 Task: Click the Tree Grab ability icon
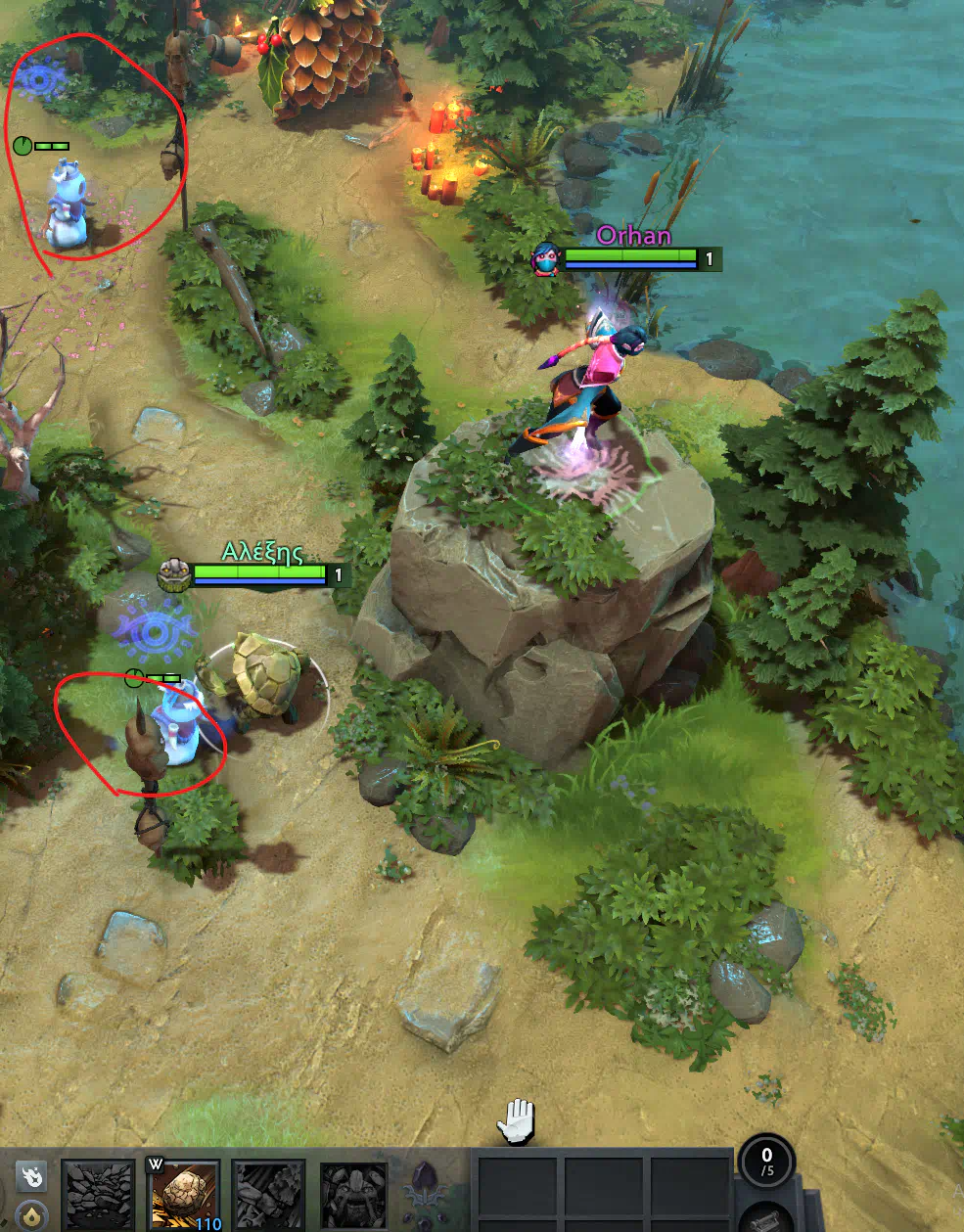269,1193
